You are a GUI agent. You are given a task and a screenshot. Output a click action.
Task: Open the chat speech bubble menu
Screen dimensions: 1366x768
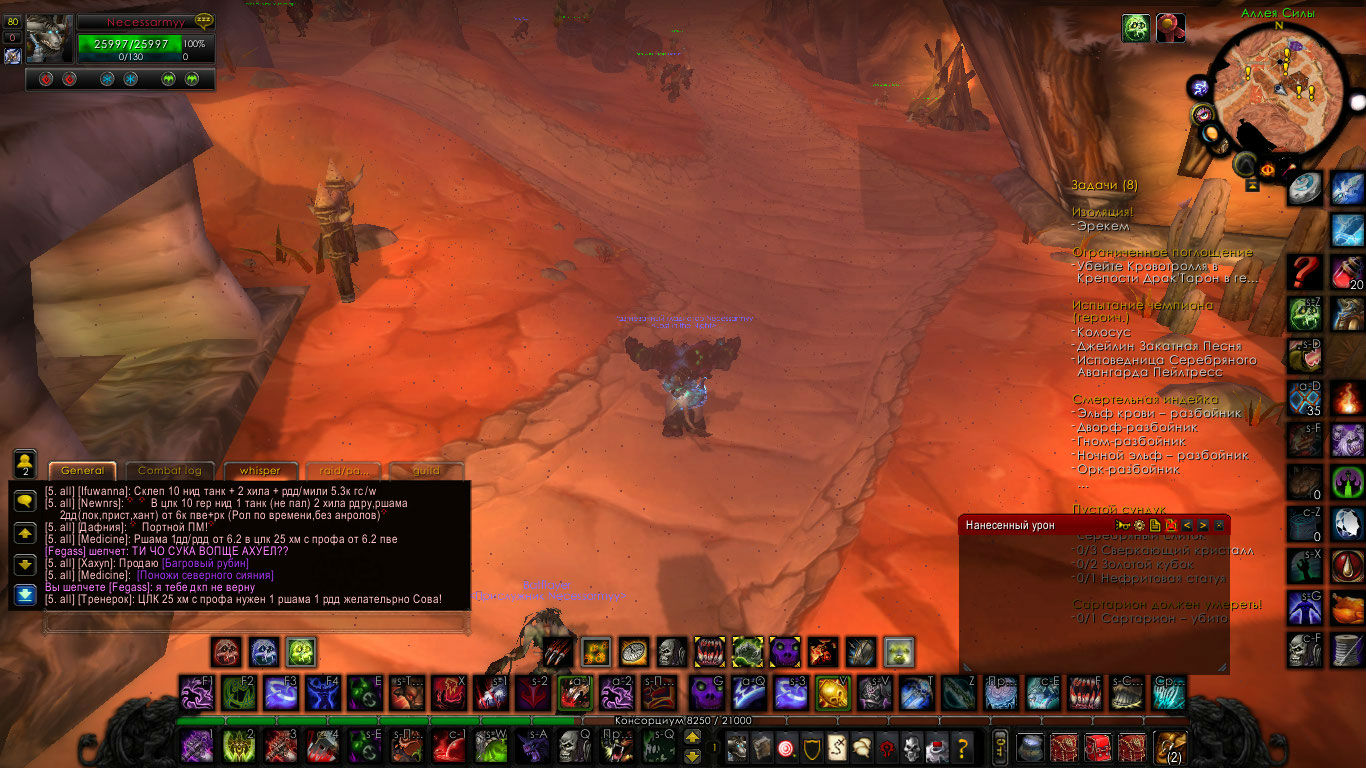click(x=26, y=501)
